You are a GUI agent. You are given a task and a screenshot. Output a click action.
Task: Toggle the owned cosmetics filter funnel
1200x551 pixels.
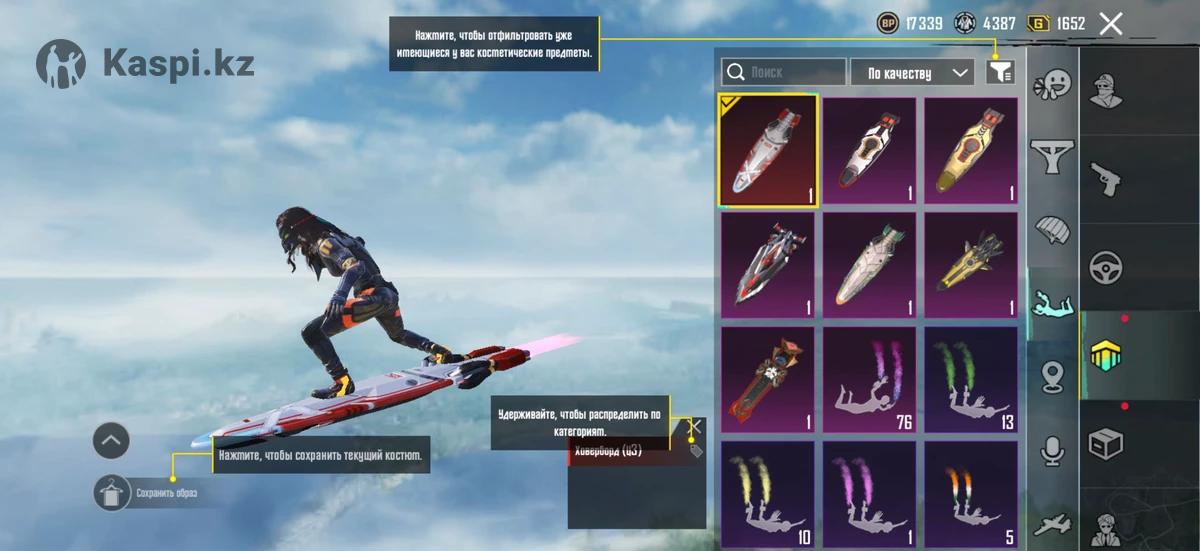click(1000, 72)
